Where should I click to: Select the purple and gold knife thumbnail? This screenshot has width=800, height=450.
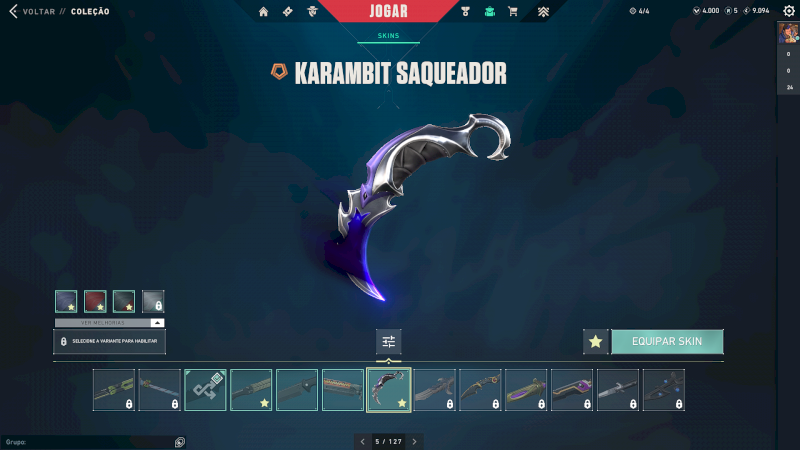point(526,390)
